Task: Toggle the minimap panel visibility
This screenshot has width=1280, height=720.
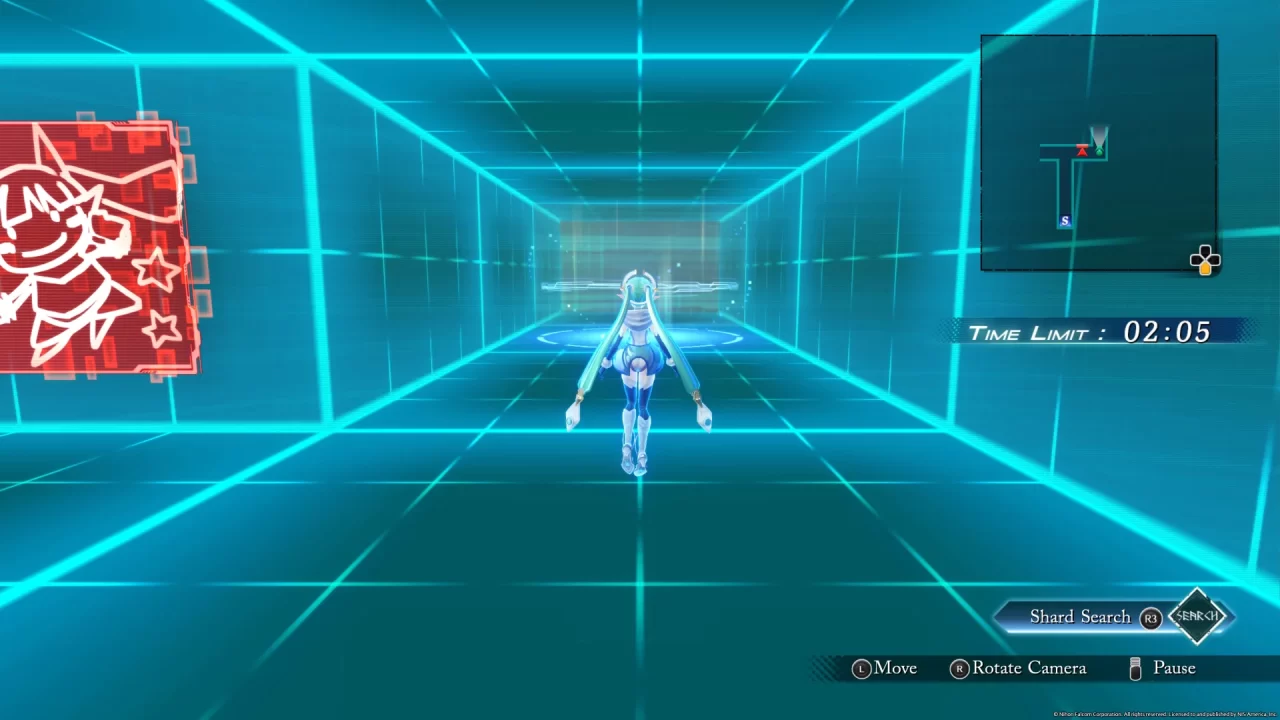Action: (1098, 152)
